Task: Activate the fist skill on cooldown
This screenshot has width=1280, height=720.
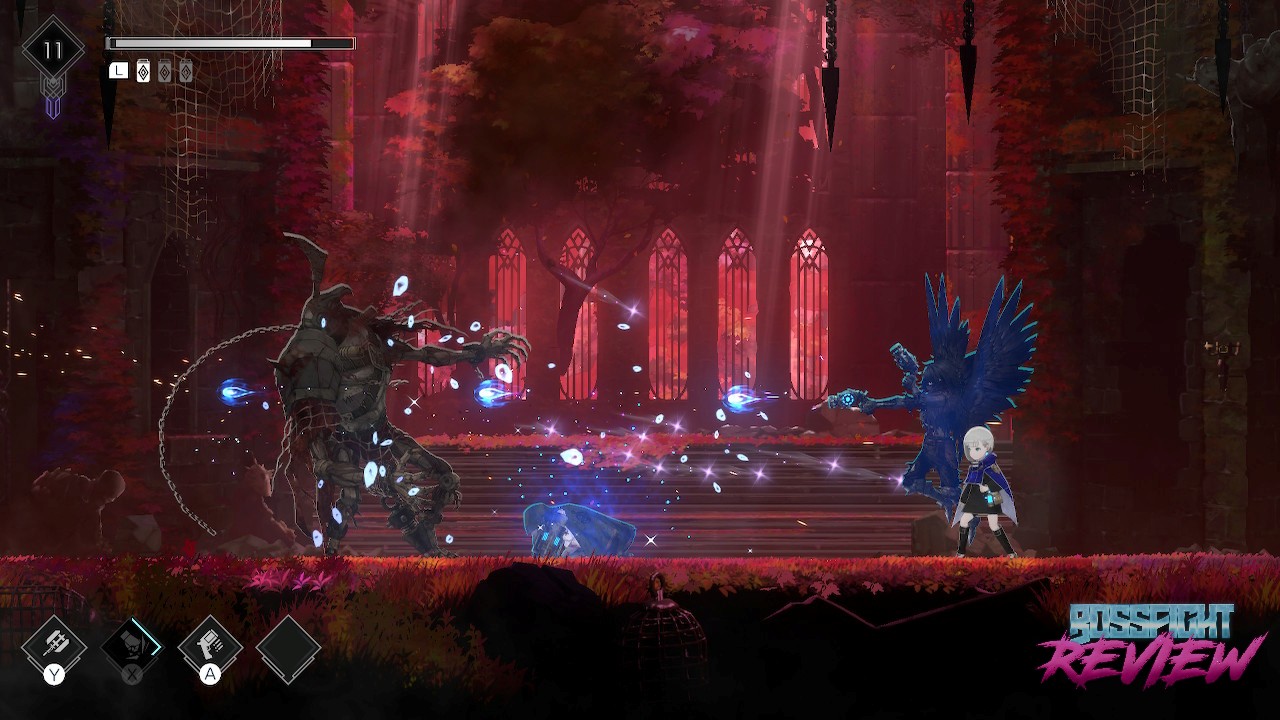Action: point(131,645)
